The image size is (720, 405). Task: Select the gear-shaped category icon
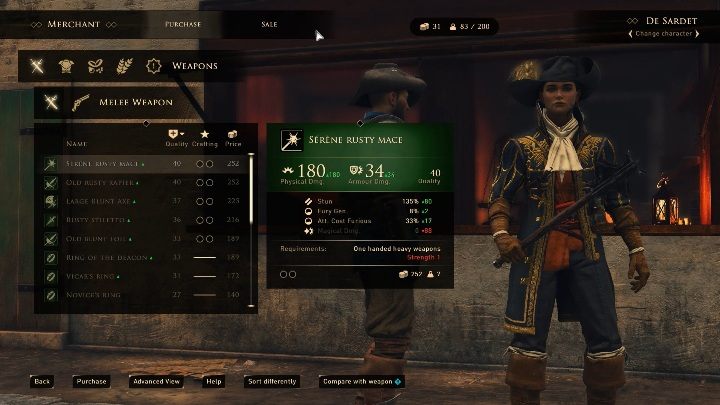click(x=154, y=67)
